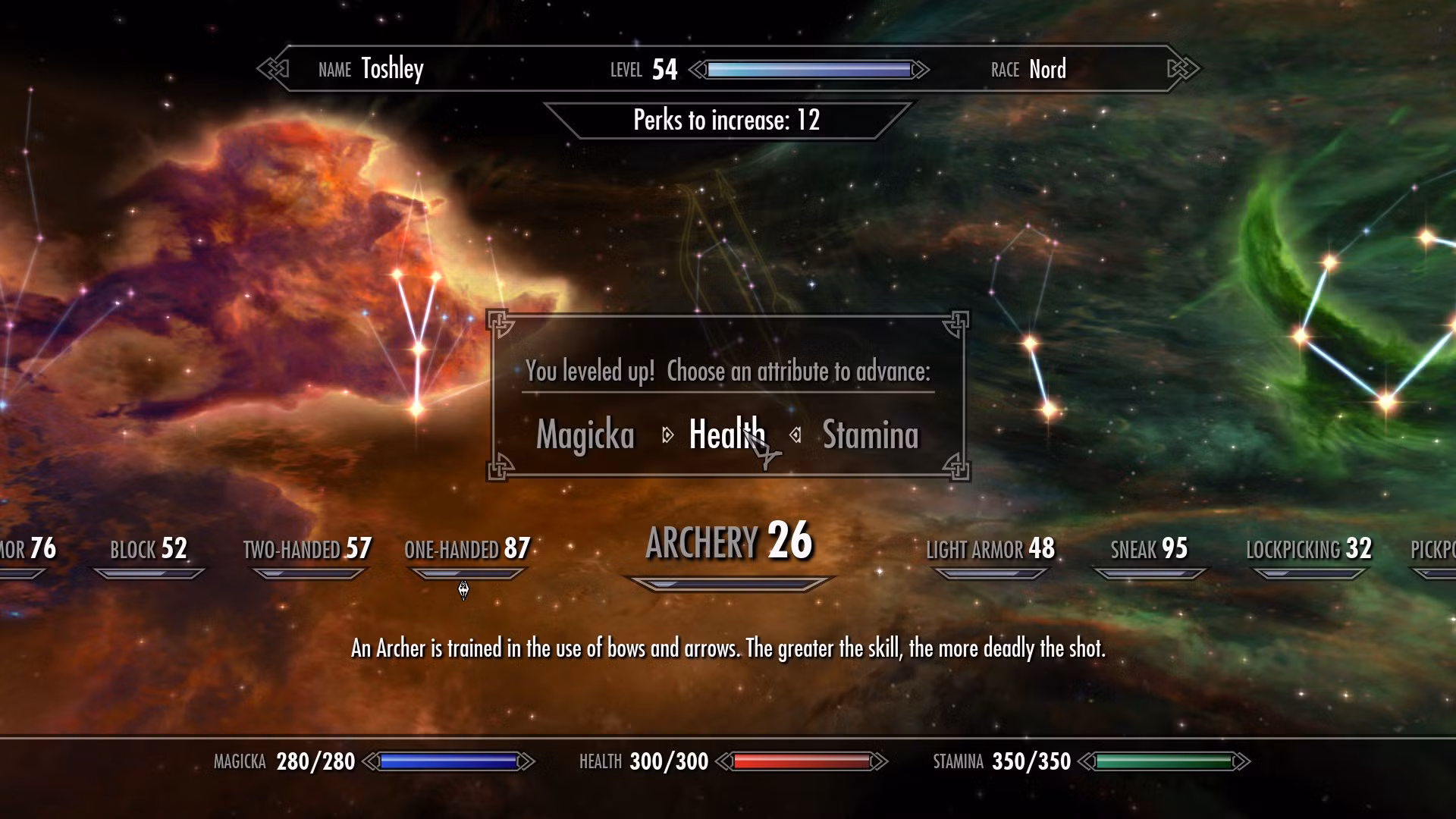Viewport: 1456px width, 819px height.
Task: Select the Two-Handed skill
Action: pos(306,549)
